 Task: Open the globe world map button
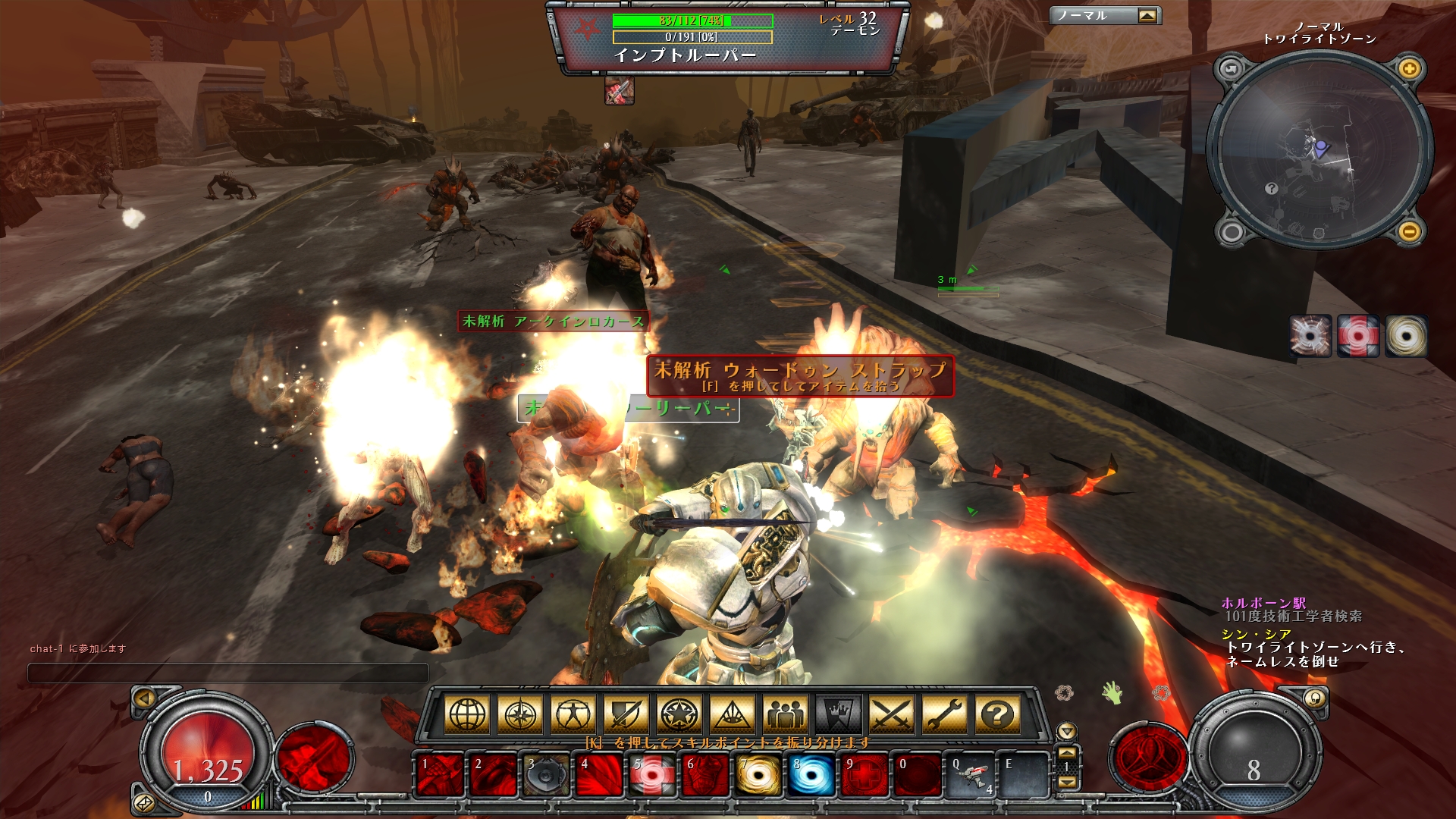[x=467, y=714]
